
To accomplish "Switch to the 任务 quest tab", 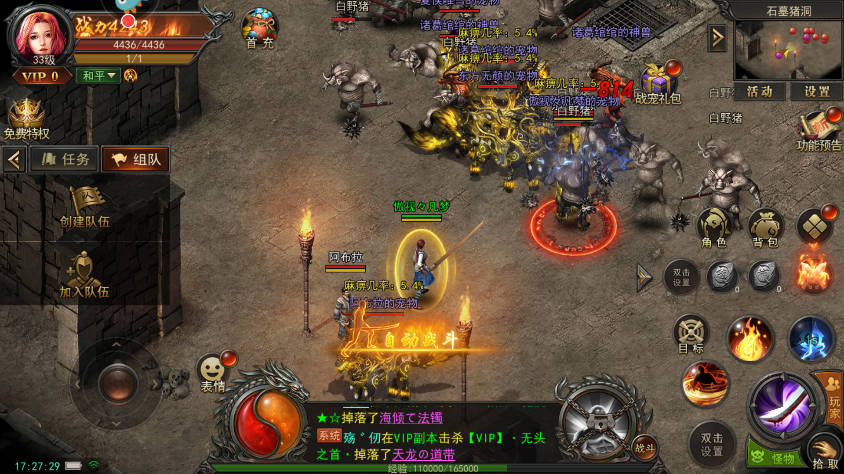I will [x=63, y=159].
